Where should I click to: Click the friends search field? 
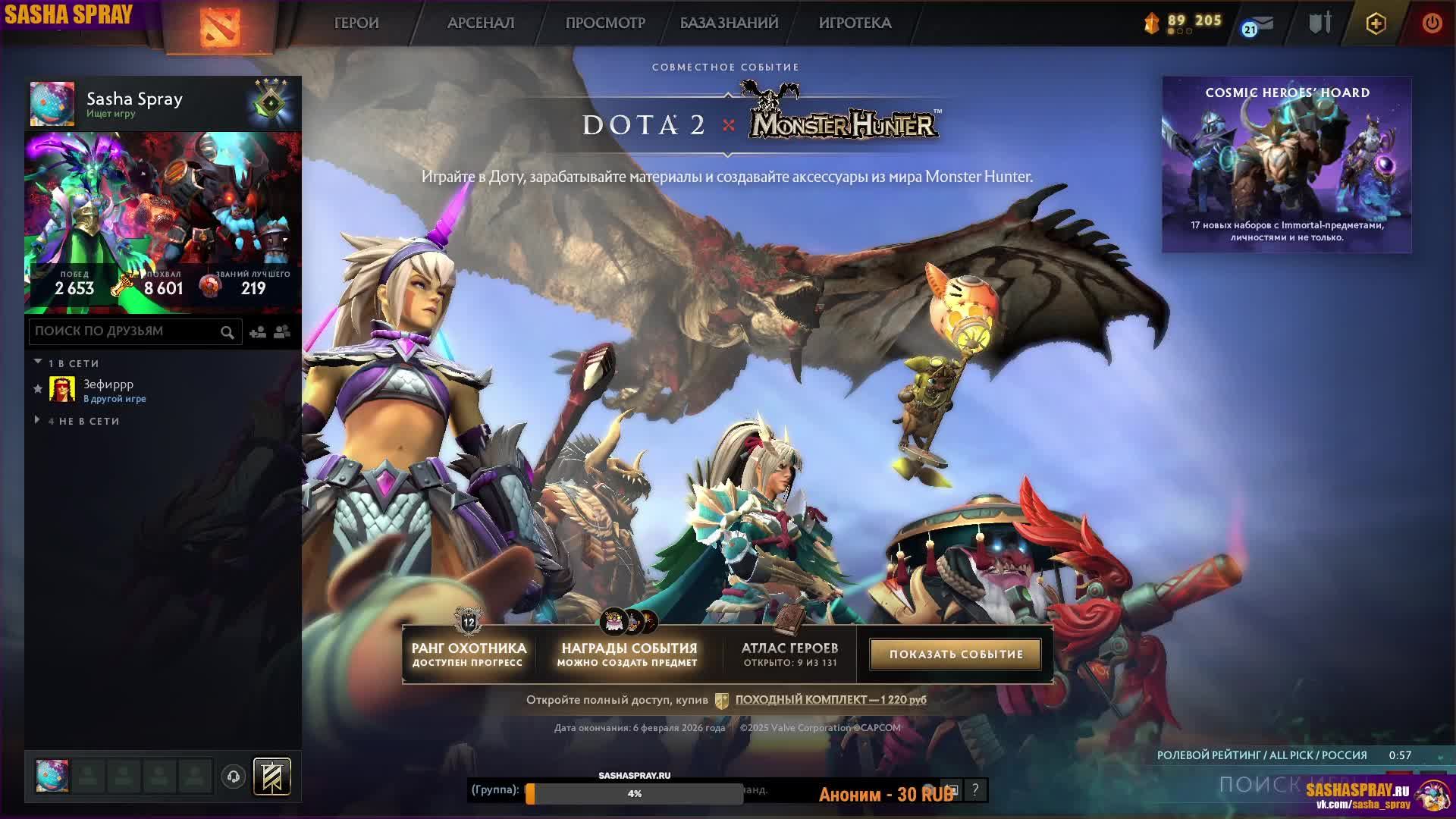click(125, 331)
